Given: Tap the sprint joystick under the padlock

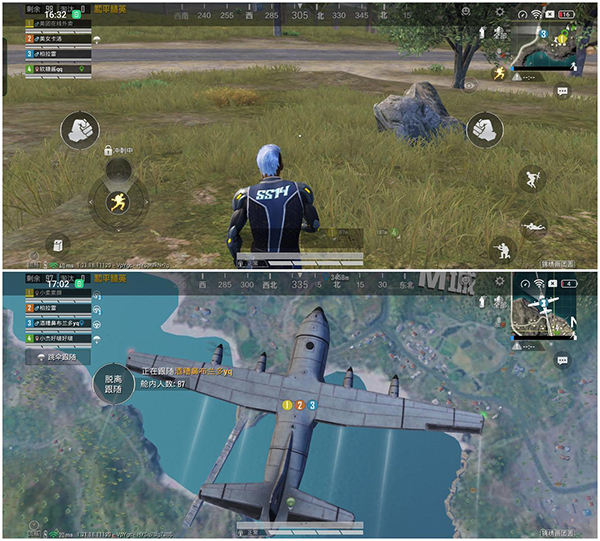Looking at the screenshot, I should click(119, 202).
